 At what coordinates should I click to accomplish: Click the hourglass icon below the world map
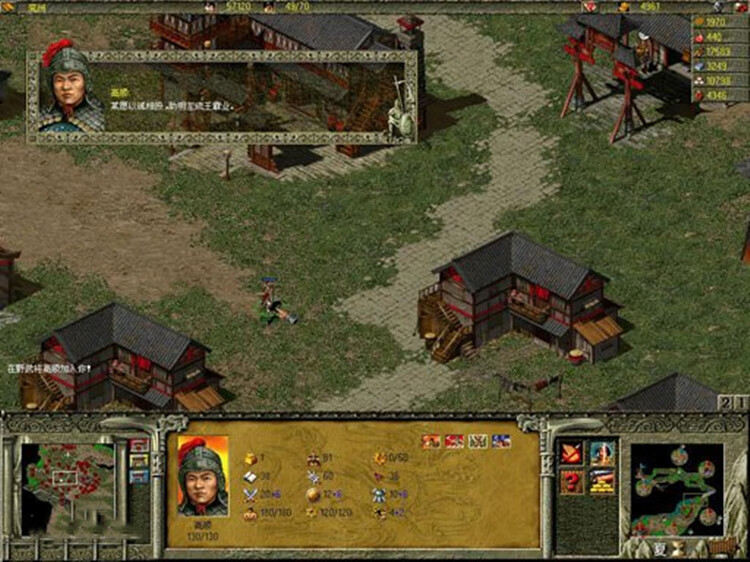tap(678, 548)
